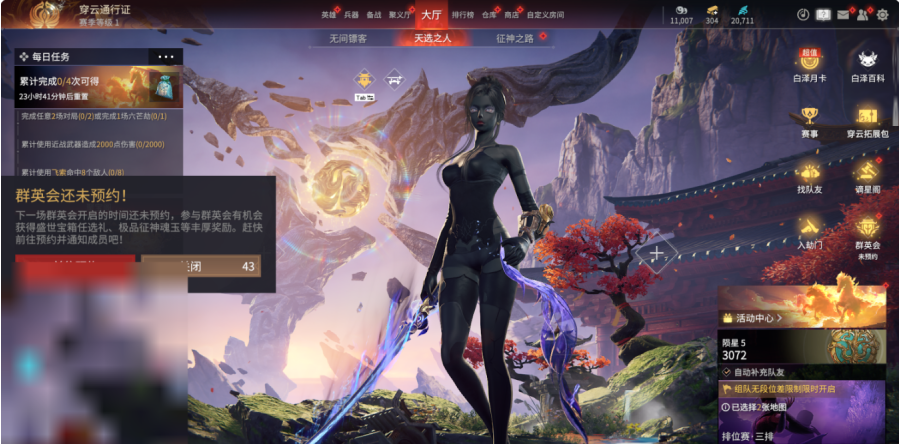Go to the 排行榜 leaderboard
Viewport: 900px width, 444px height.
pos(463,15)
